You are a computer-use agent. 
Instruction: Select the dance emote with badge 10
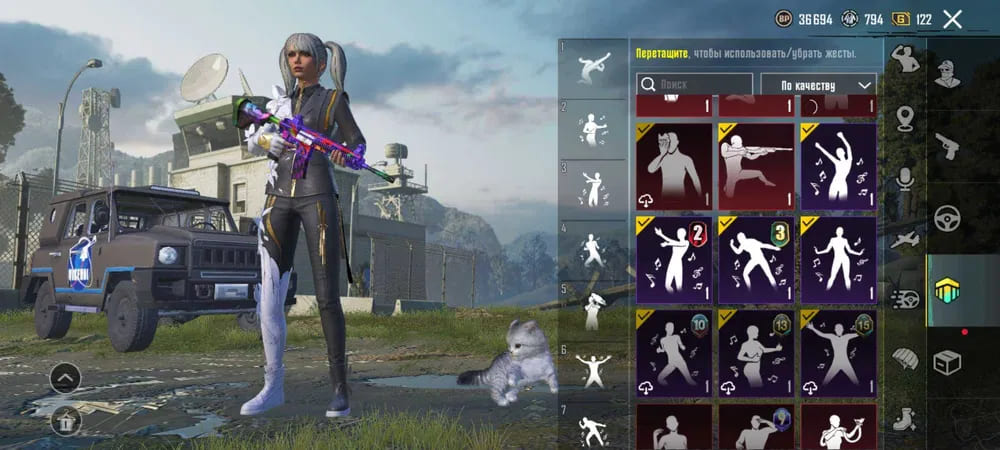(x=674, y=353)
